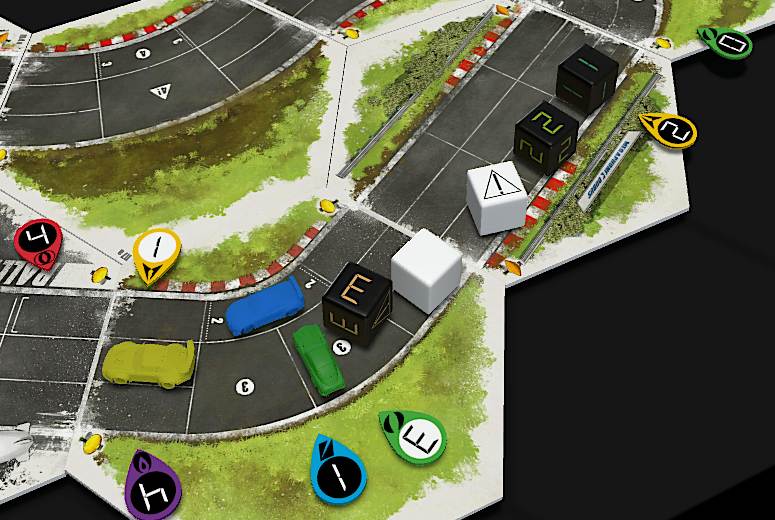Select the yellow gear marker numbered 1
Viewport: 775px width, 520px height.
point(156,252)
